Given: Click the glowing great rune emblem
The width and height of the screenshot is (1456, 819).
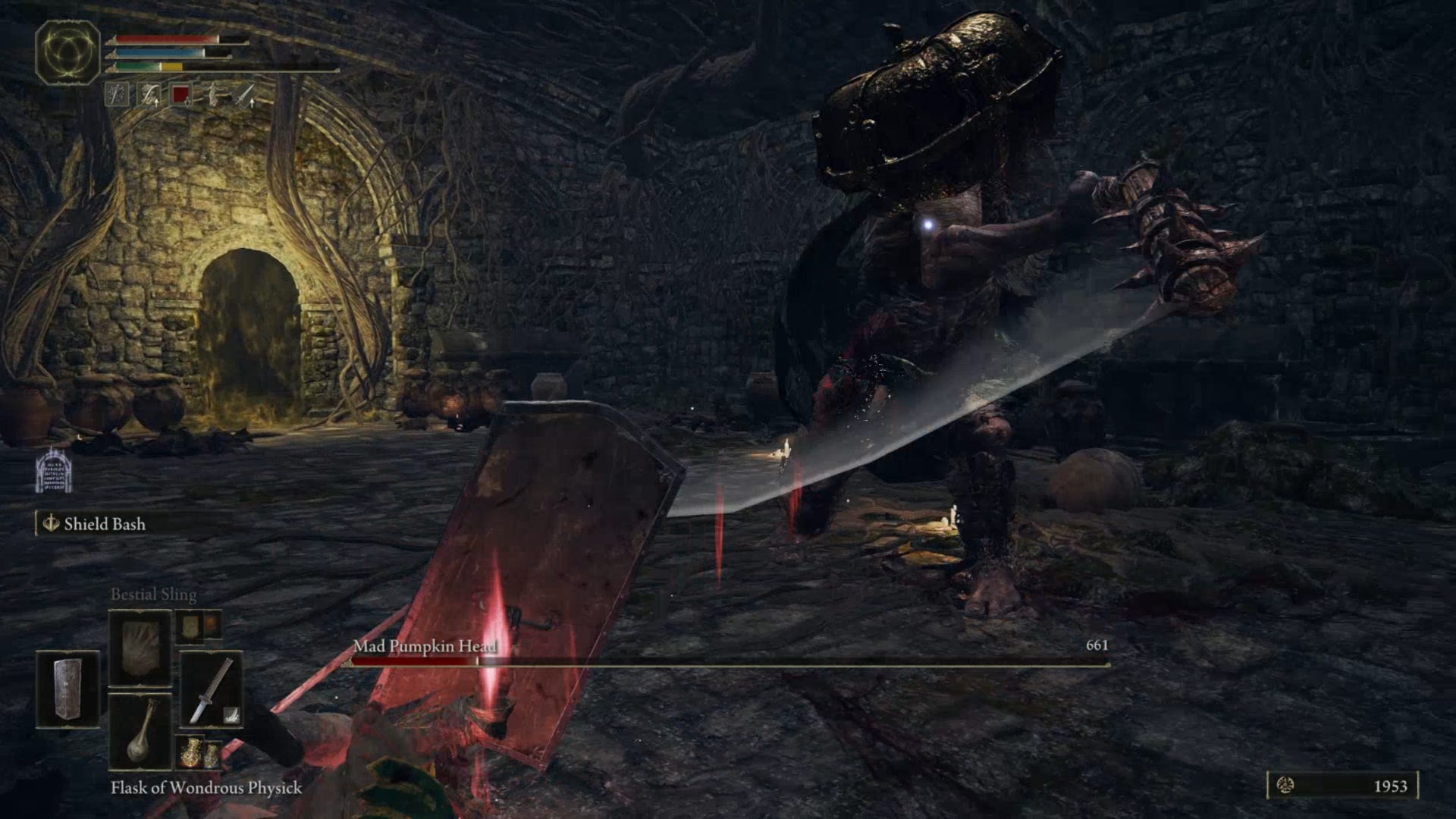Looking at the screenshot, I should (x=68, y=52).
